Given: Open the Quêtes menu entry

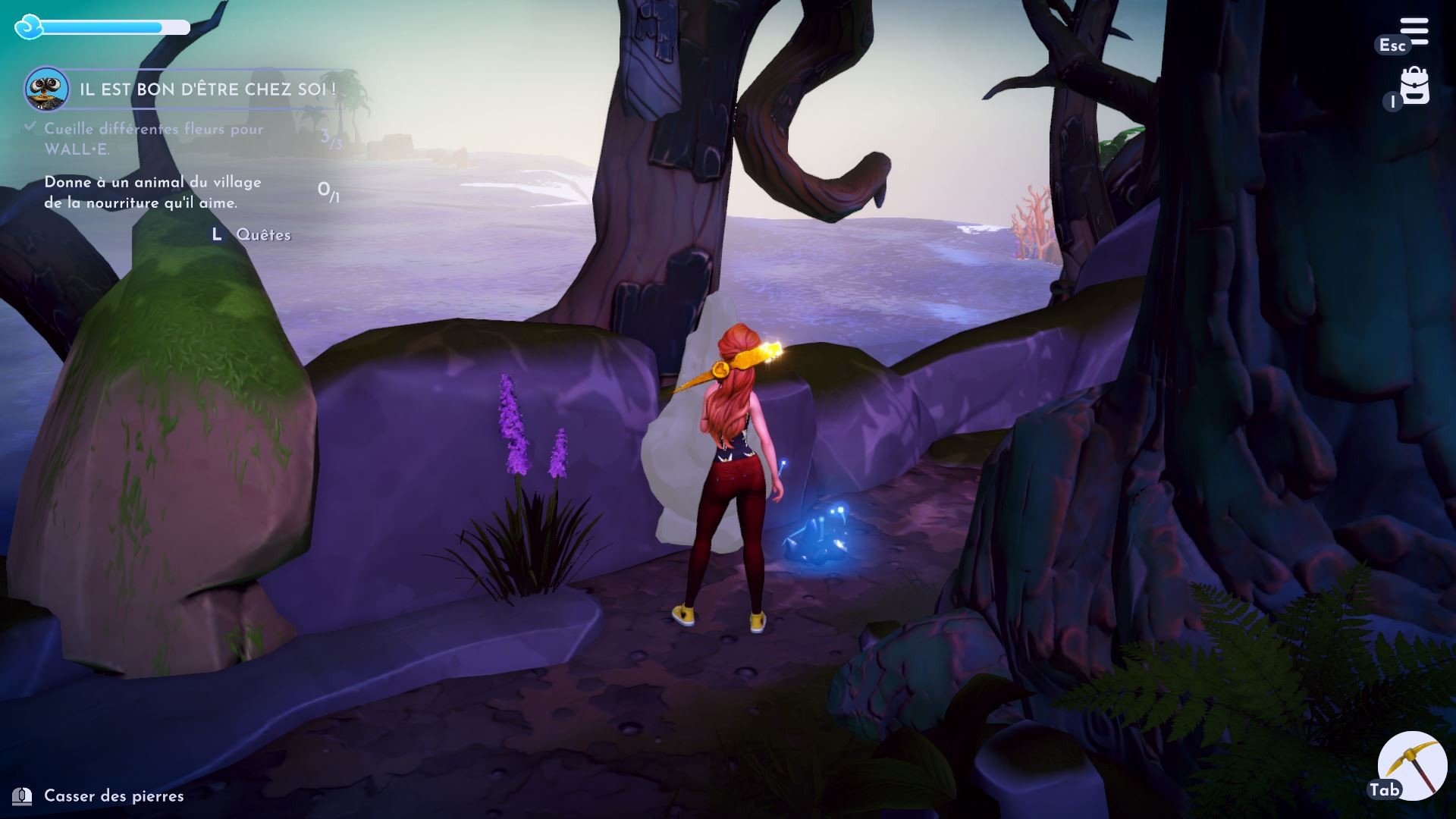Looking at the screenshot, I should click(x=263, y=235).
